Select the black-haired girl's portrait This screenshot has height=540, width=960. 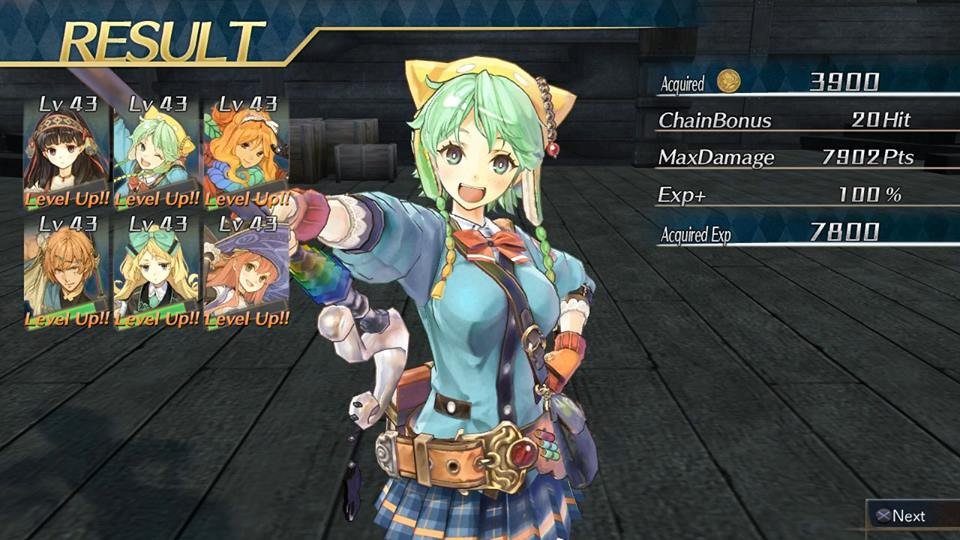click(x=65, y=150)
